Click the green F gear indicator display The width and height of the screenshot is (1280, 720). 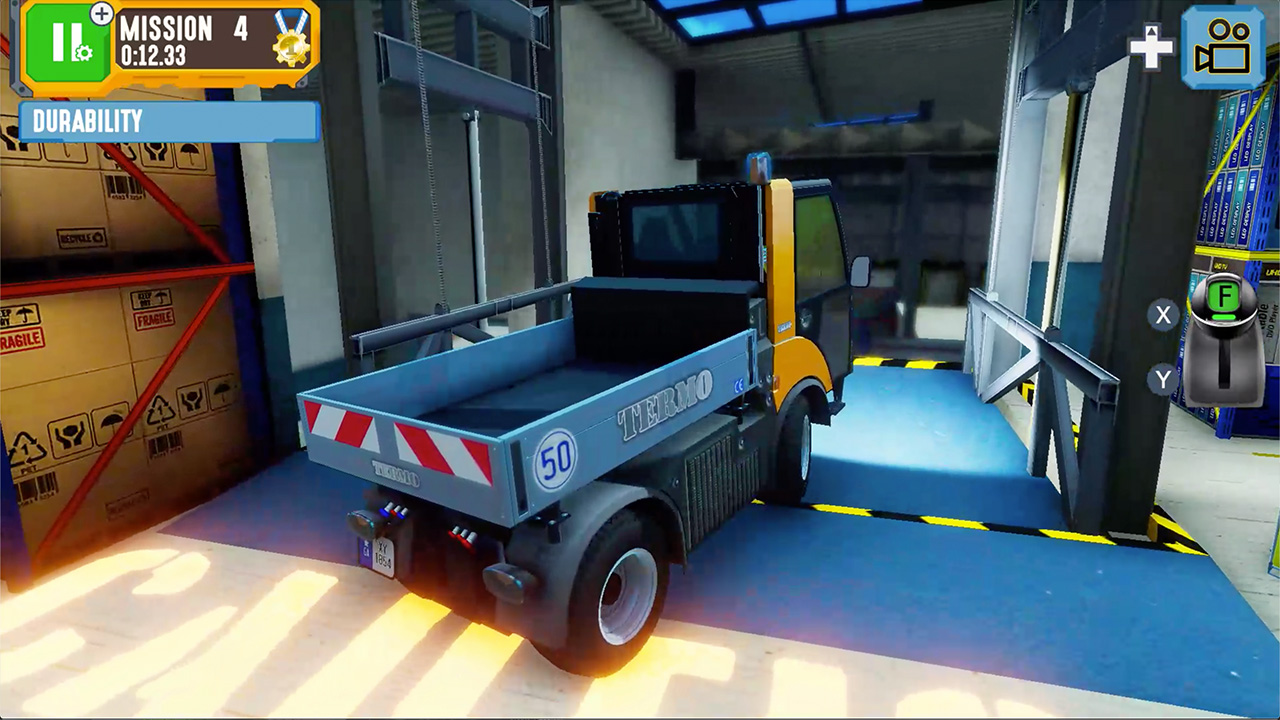tap(1224, 294)
